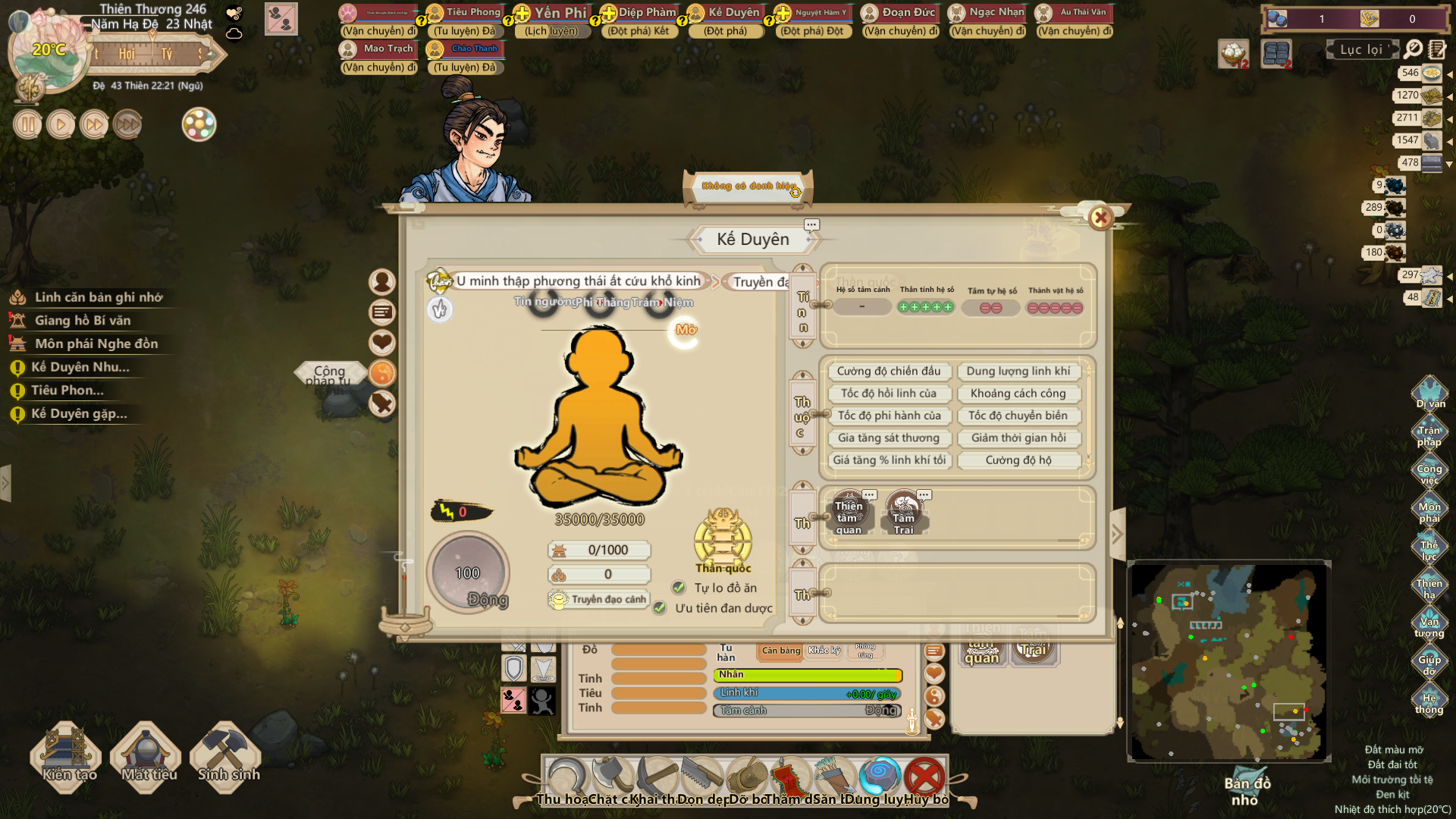The height and width of the screenshot is (819, 1456).
Task: Open the Hệ thống system menu
Action: (x=1429, y=701)
